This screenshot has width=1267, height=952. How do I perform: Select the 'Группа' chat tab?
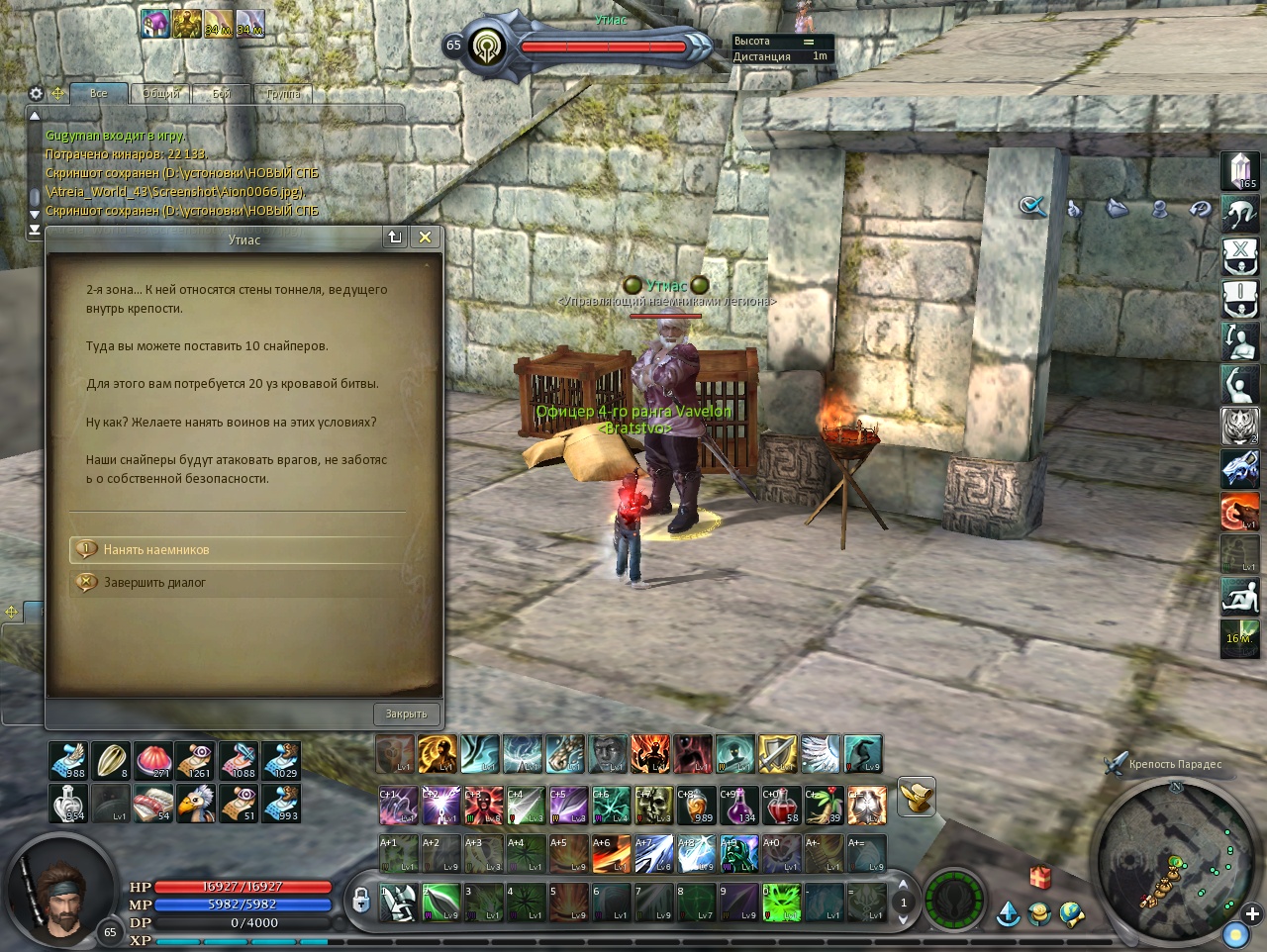283,94
